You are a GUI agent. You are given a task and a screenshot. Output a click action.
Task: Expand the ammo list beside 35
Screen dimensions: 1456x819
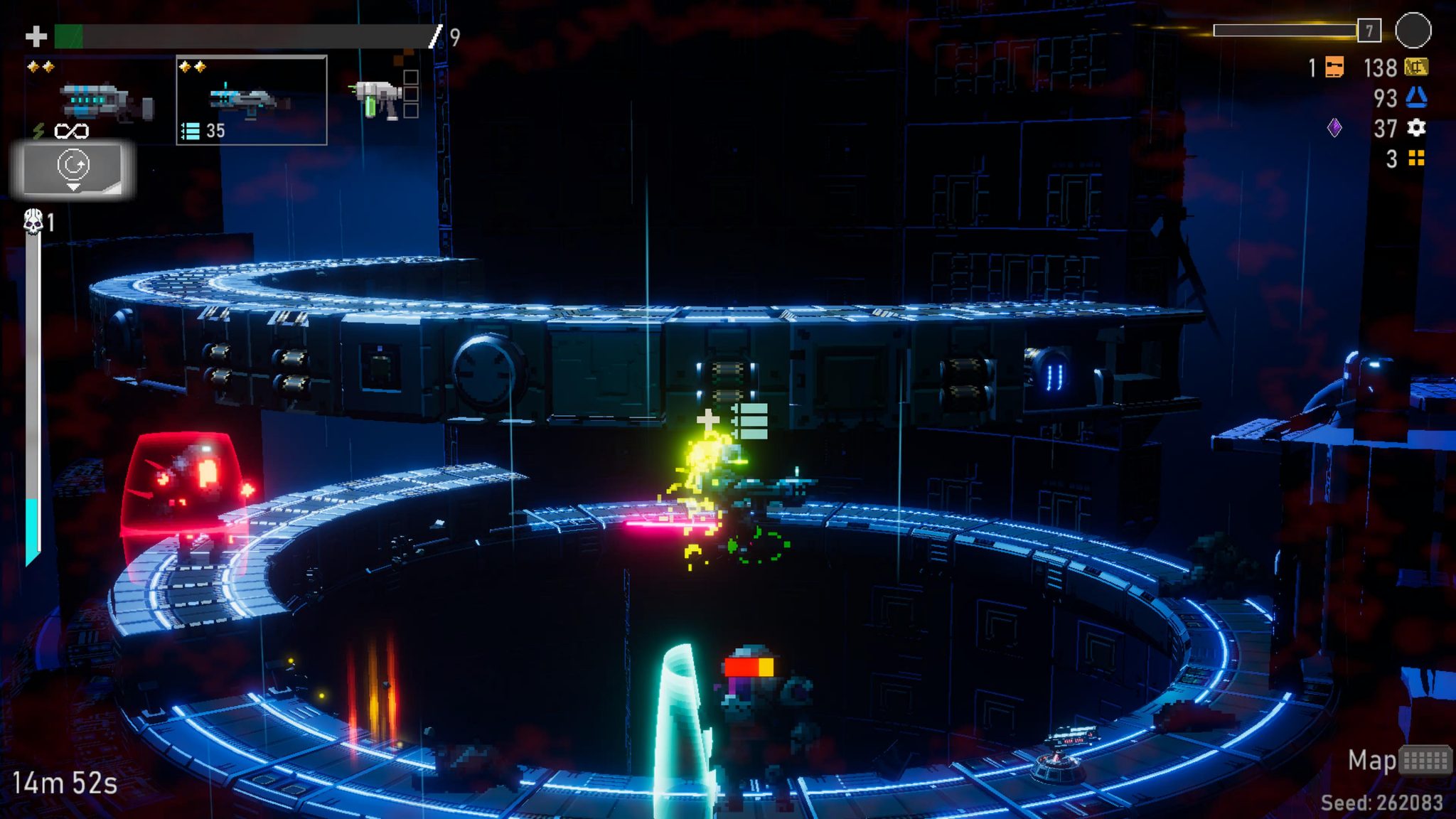(x=191, y=132)
